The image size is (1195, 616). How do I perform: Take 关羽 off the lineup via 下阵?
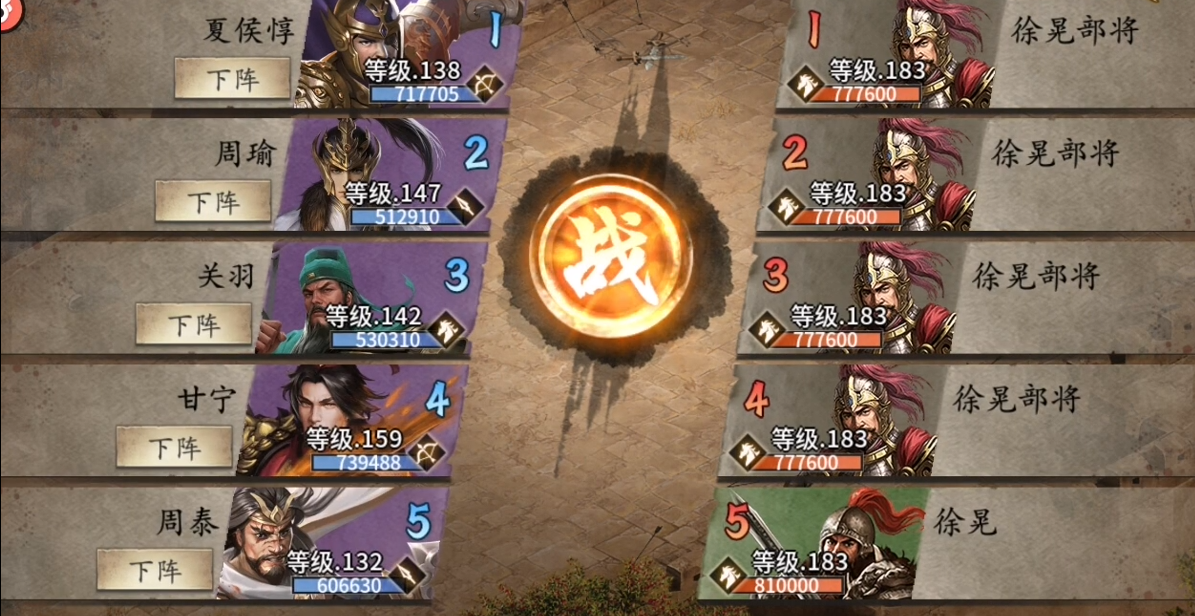[193, 324]
